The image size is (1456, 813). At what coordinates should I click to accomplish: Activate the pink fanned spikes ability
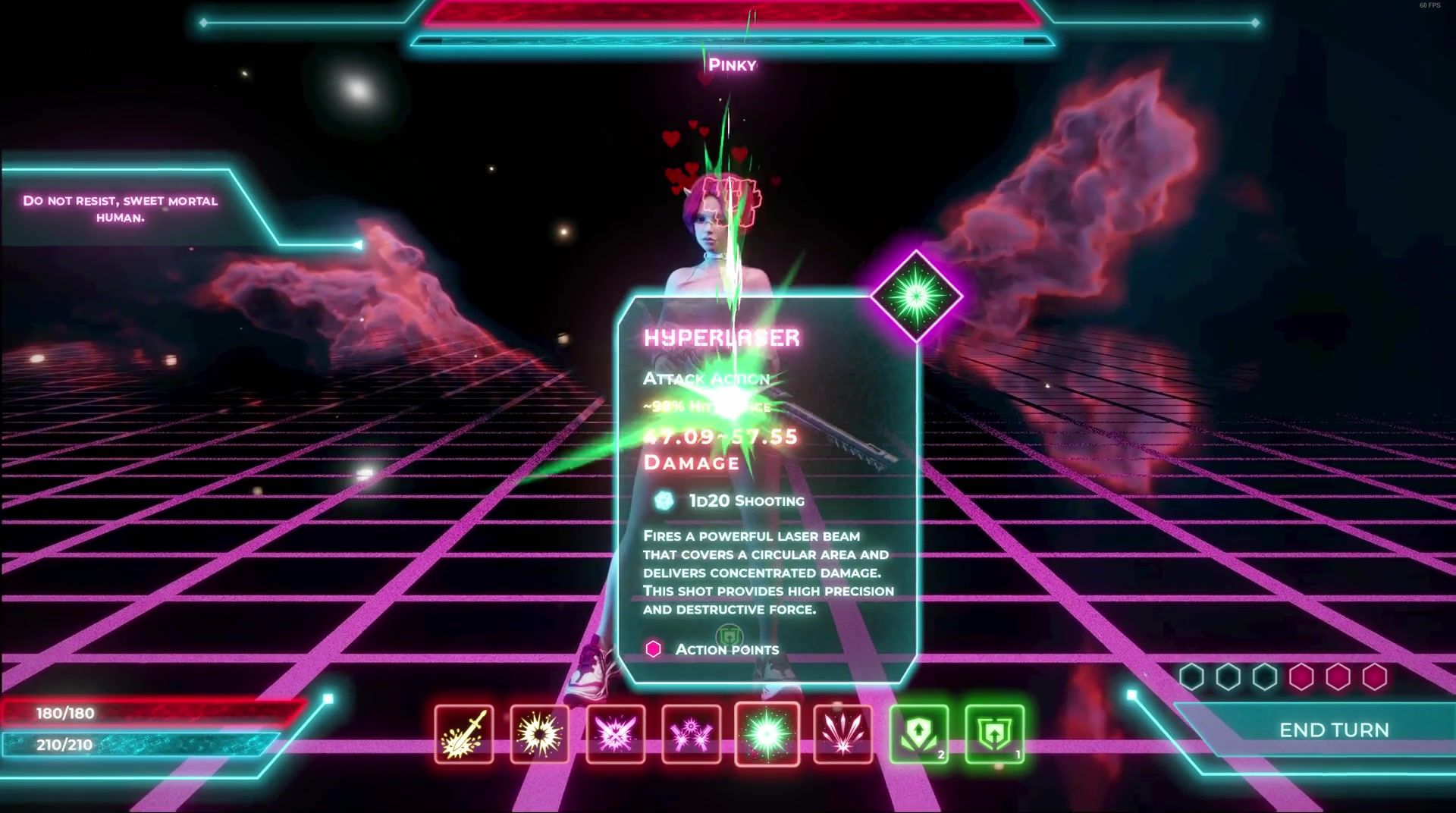pyautogui.click(x=843, y=734)
